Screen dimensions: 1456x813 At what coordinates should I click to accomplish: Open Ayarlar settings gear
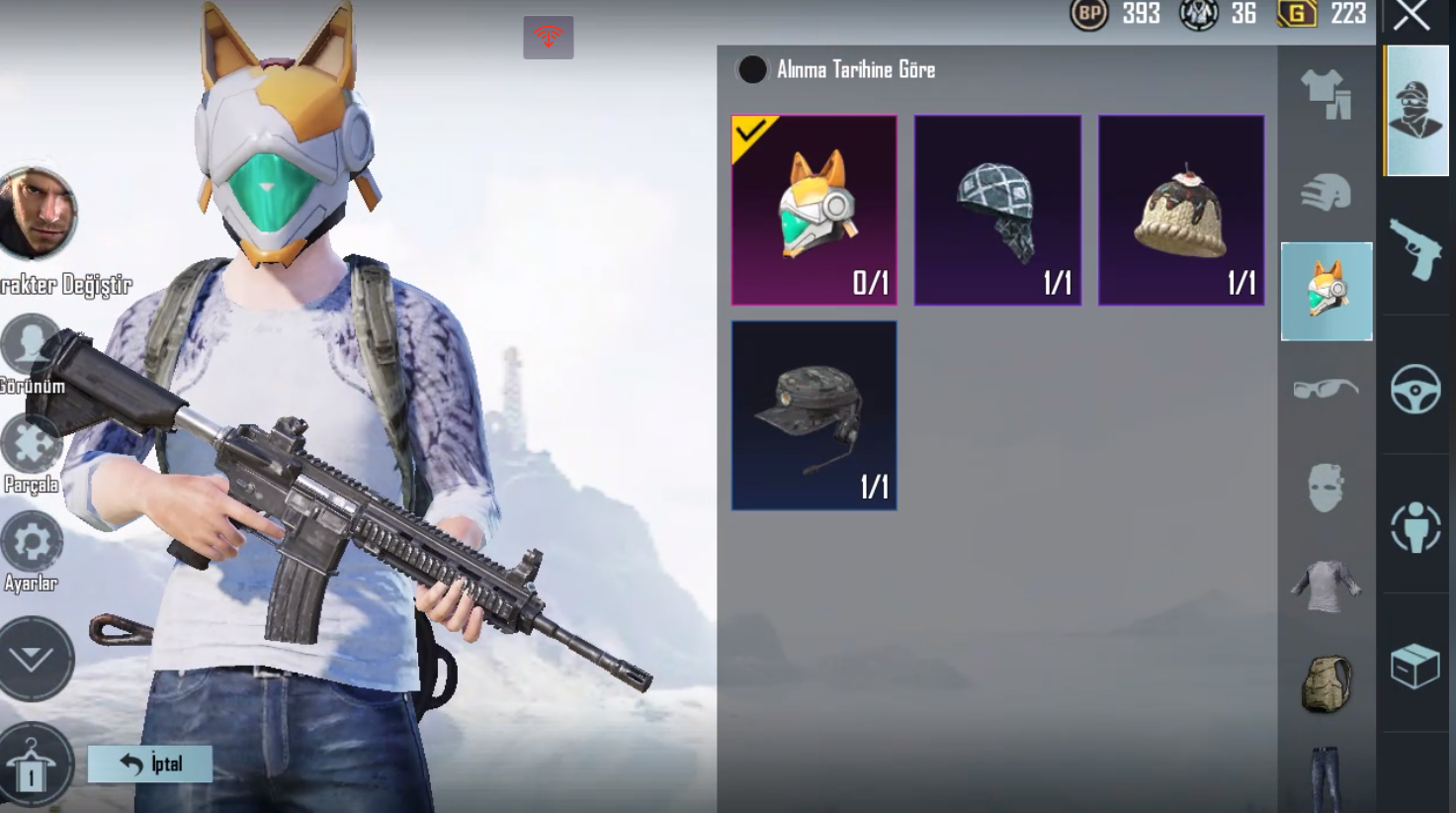32,544
